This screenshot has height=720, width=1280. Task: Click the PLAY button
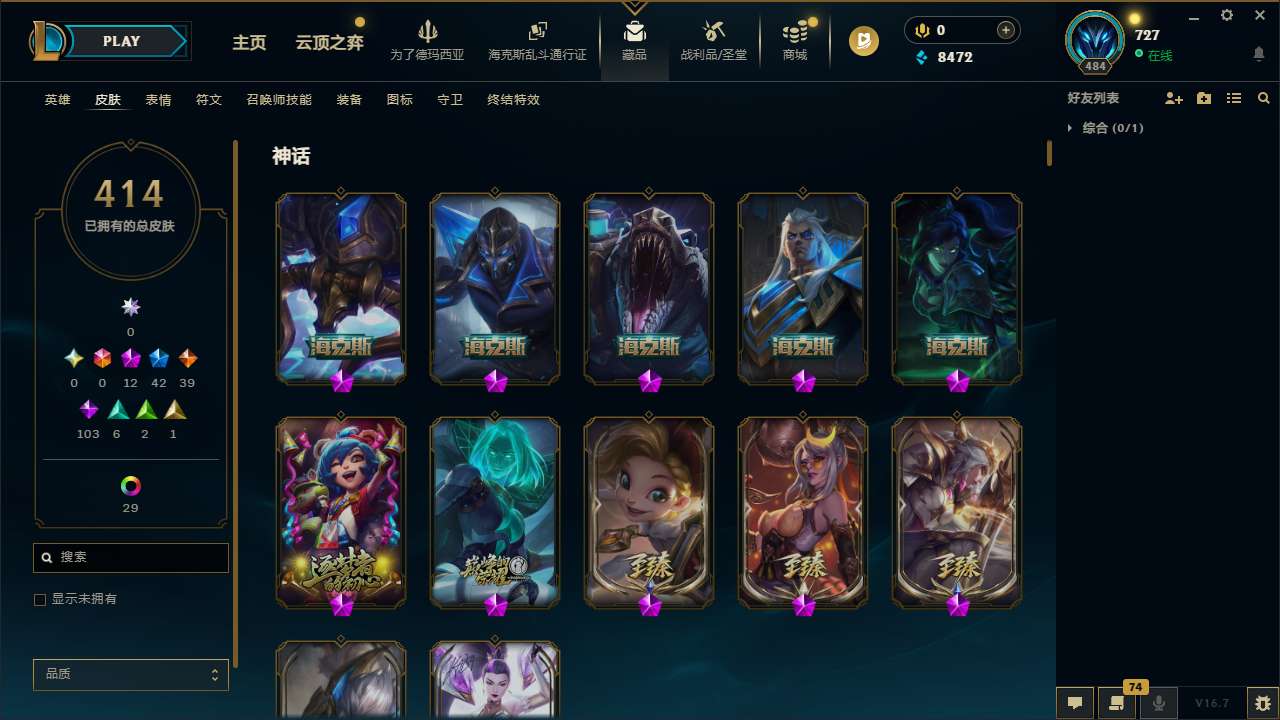[x=121, y=41]
